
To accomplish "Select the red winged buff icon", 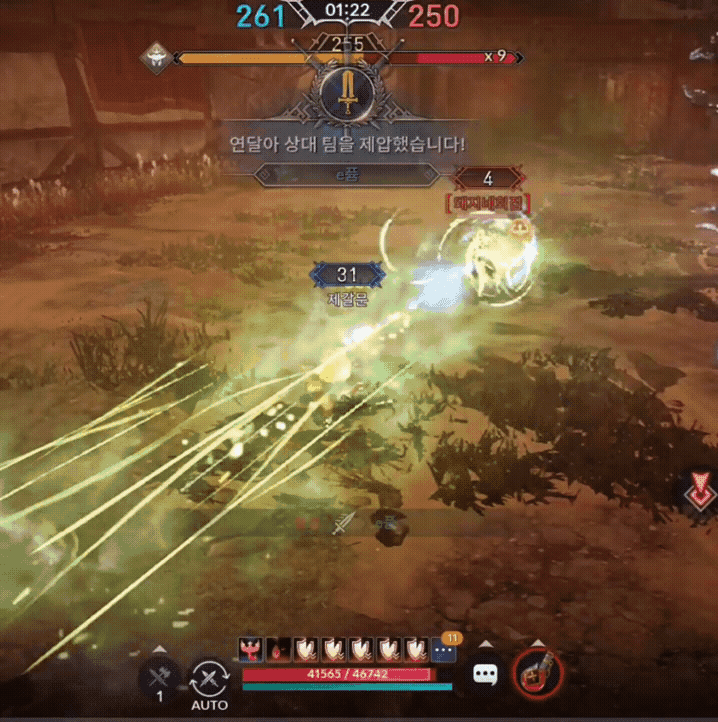I will point(251,651).
